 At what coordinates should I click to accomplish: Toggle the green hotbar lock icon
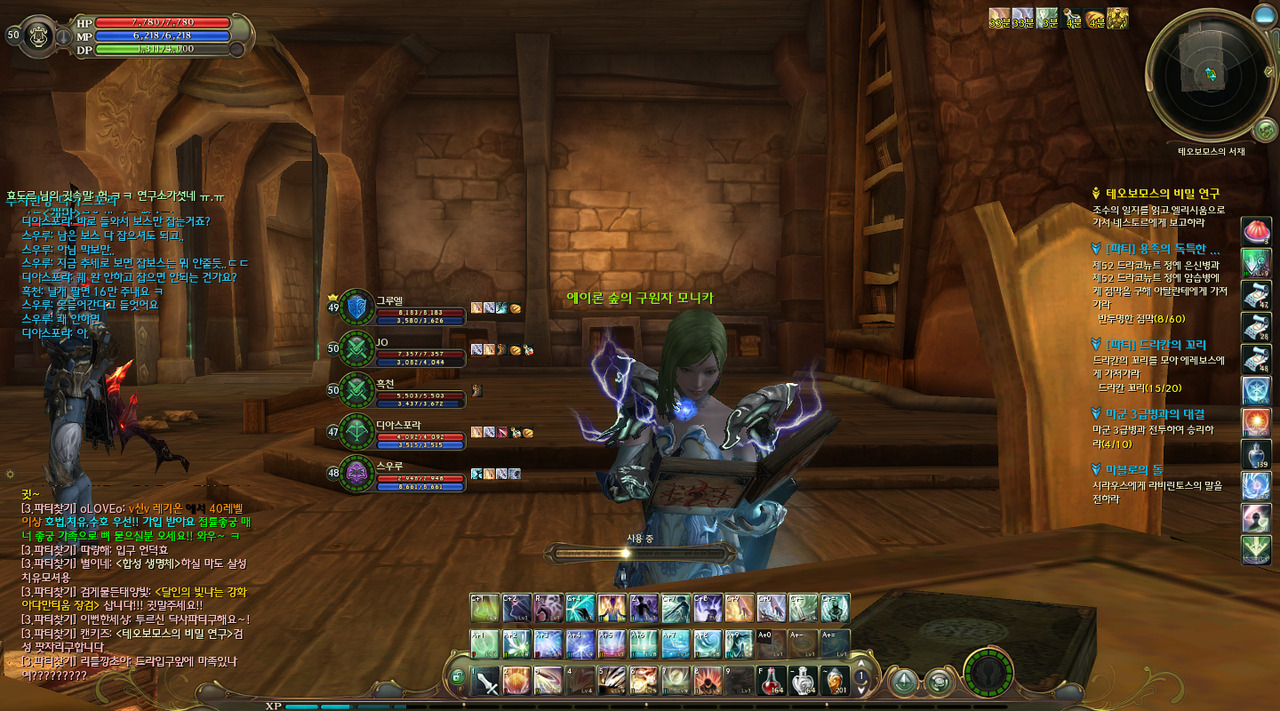coord(458,677)
